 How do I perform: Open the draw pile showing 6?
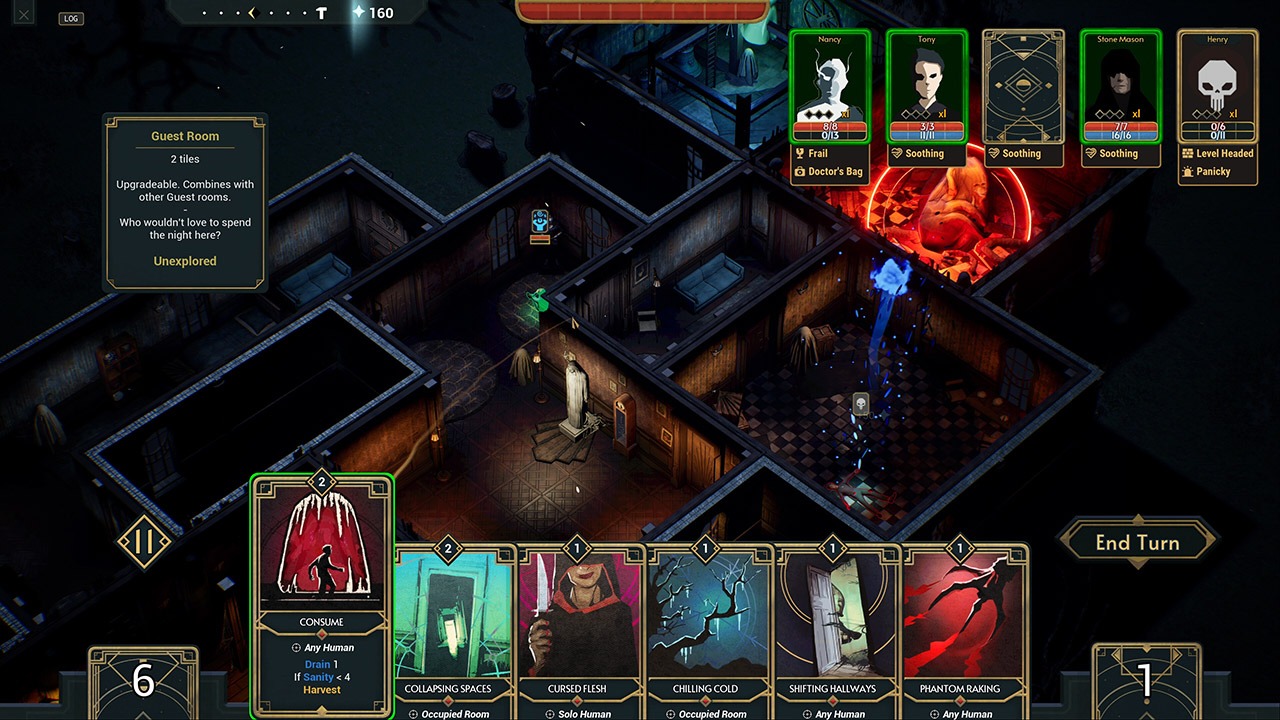click(143, 682)
